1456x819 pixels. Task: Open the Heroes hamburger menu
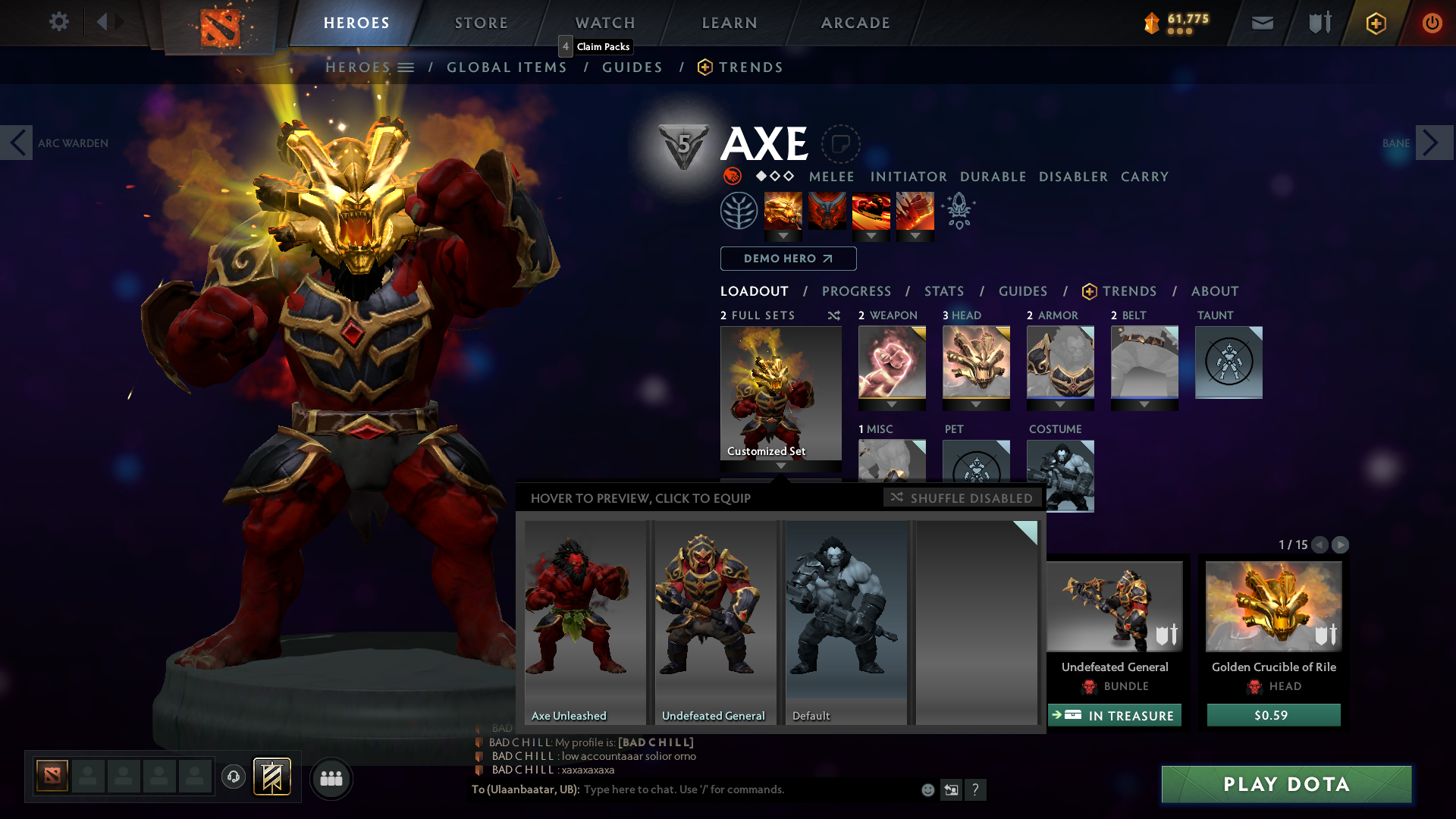(407, 67)
